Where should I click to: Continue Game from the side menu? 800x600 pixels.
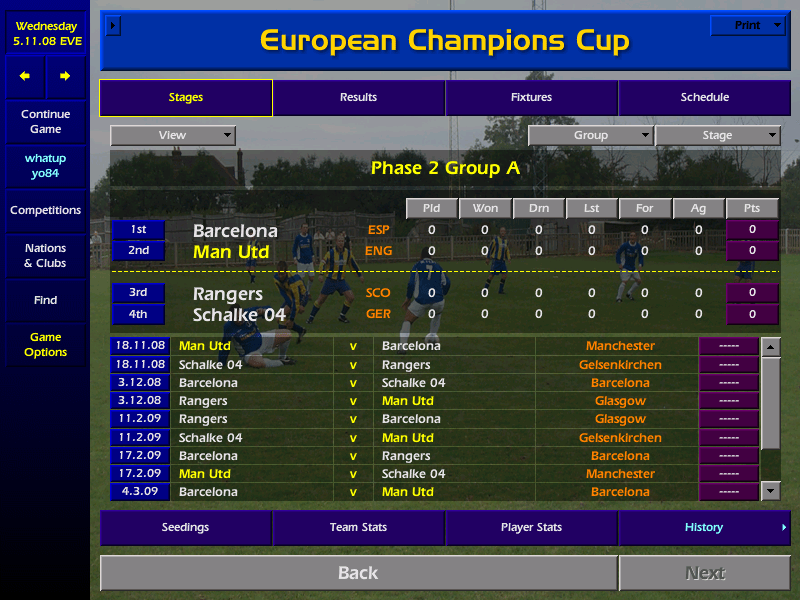(x=45, y=121)
